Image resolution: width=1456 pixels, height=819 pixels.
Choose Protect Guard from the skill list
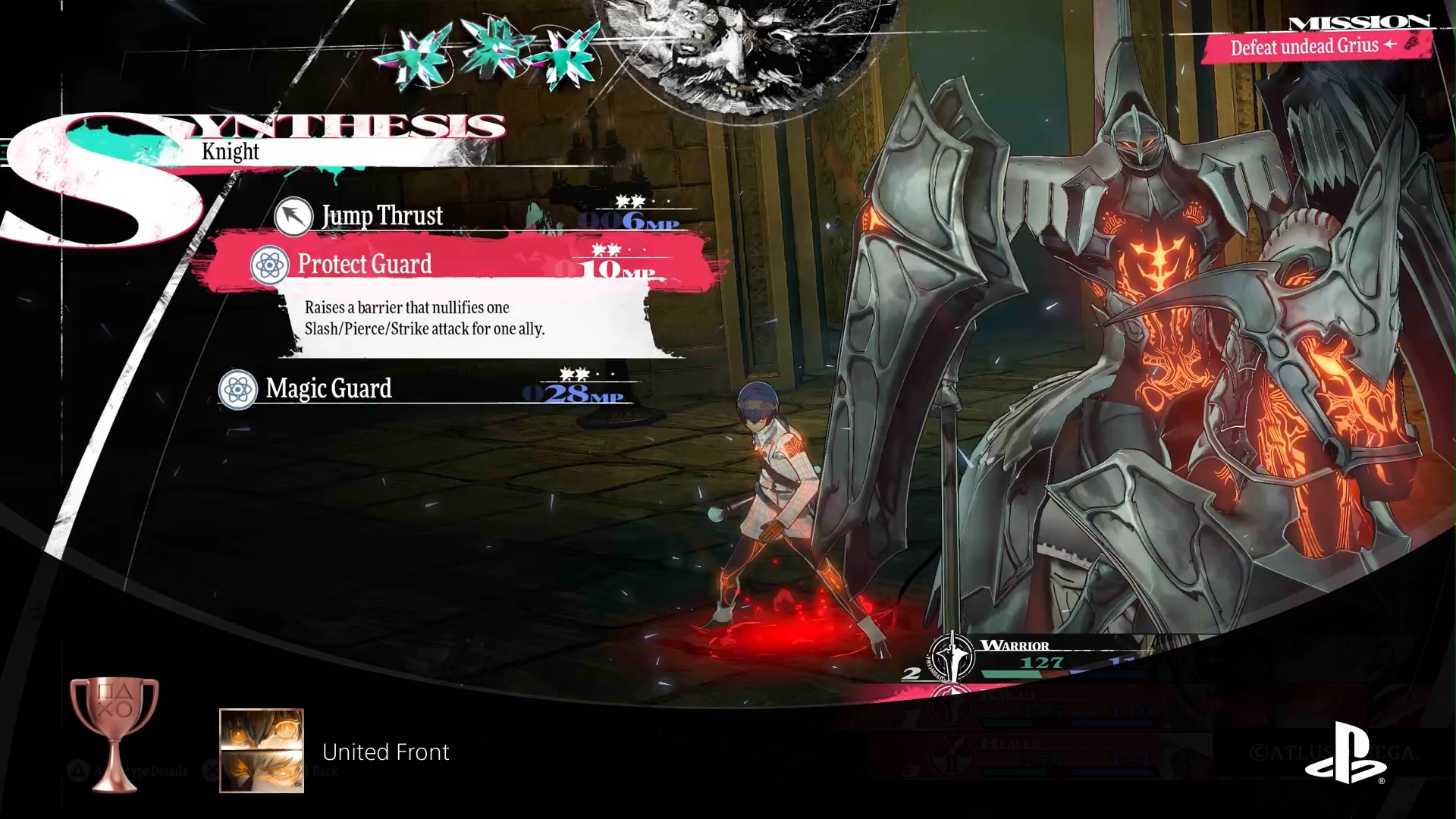coord(365,264)
